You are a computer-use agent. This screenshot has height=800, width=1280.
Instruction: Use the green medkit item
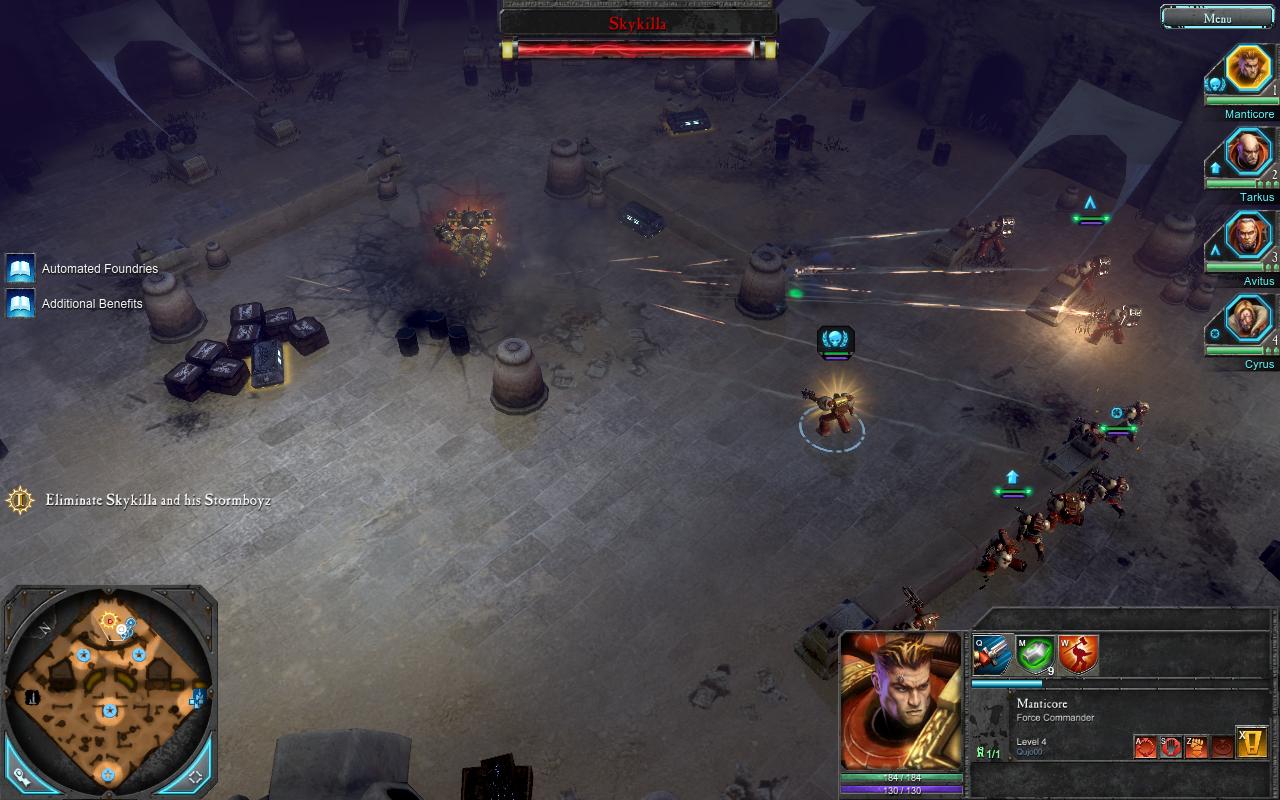point(1035,656)
